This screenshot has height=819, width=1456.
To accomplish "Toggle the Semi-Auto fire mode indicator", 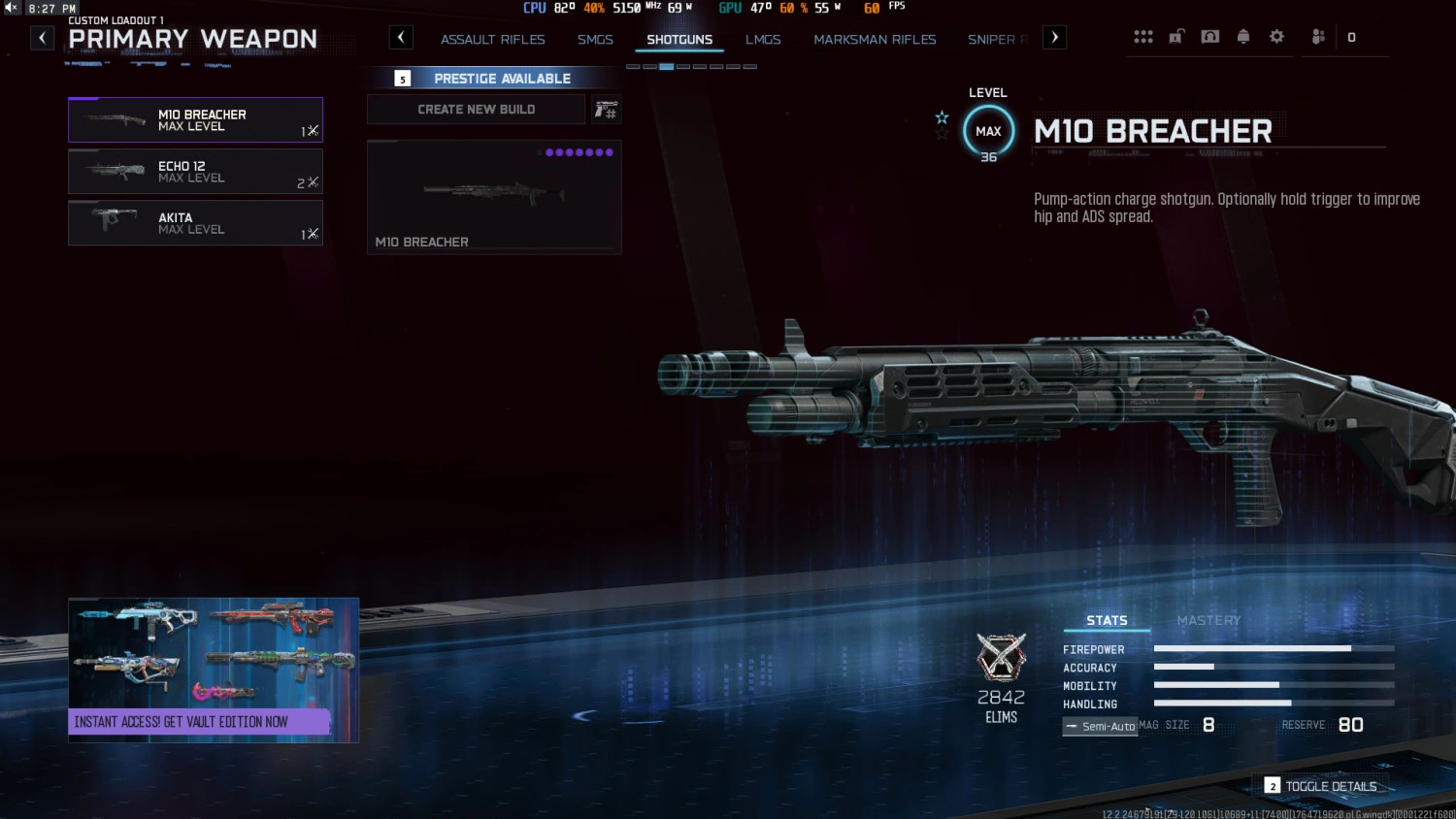I will [1100, 726].
